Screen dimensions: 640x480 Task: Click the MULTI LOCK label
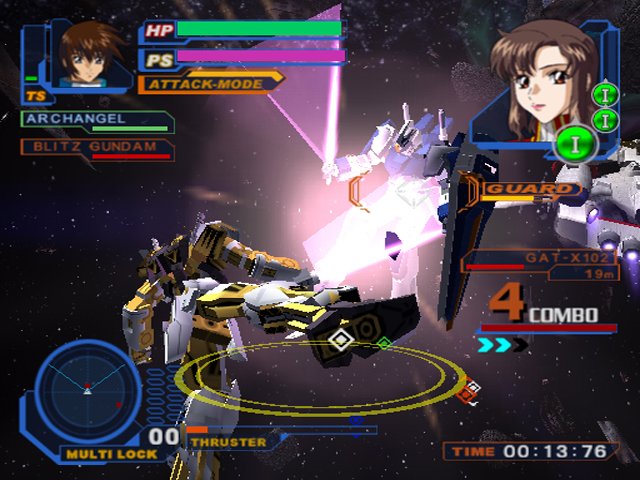[x=97, y=453]
